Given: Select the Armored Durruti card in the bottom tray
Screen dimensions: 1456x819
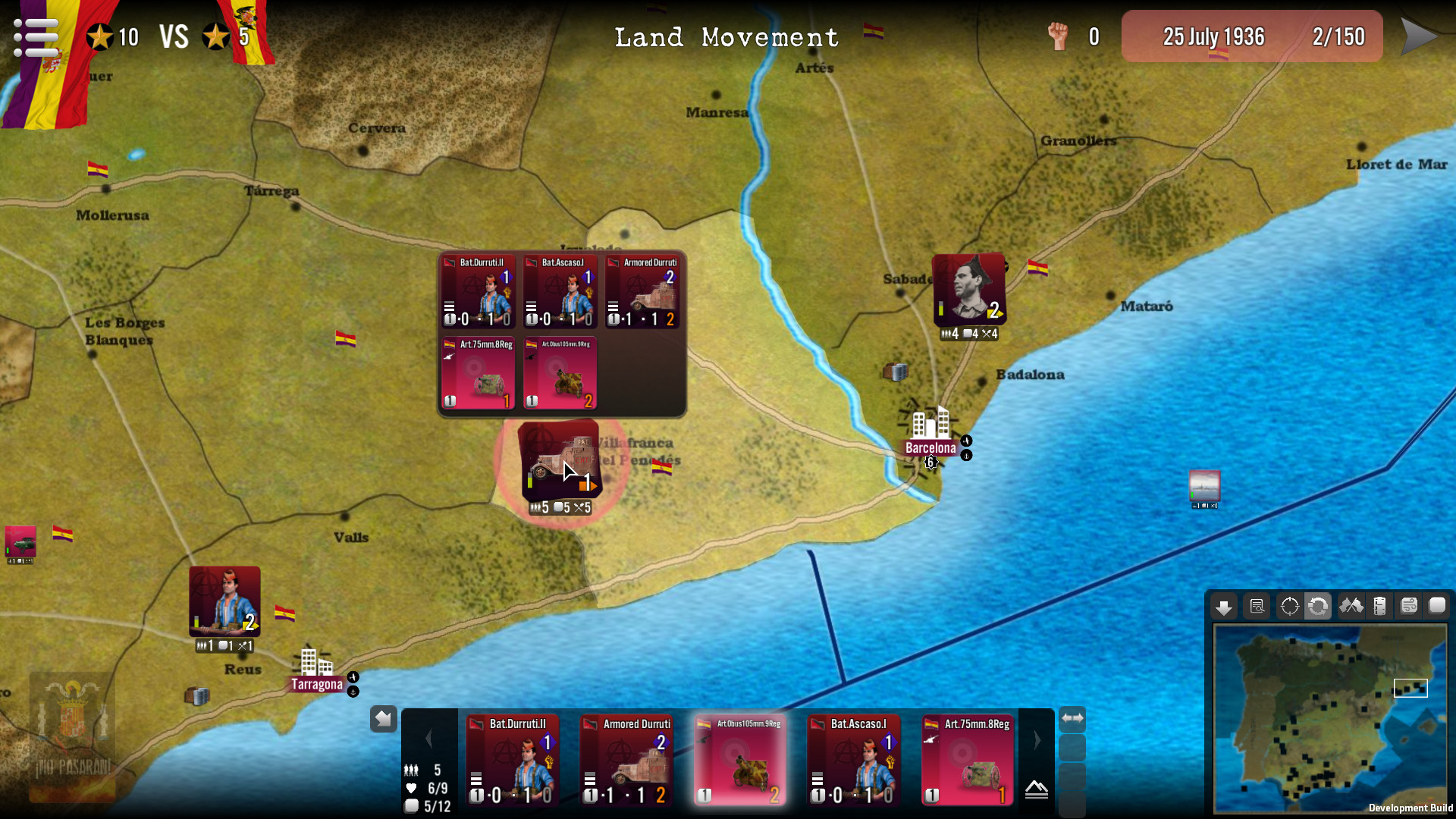Looking at the screenshot, I should tap(626, 760).
